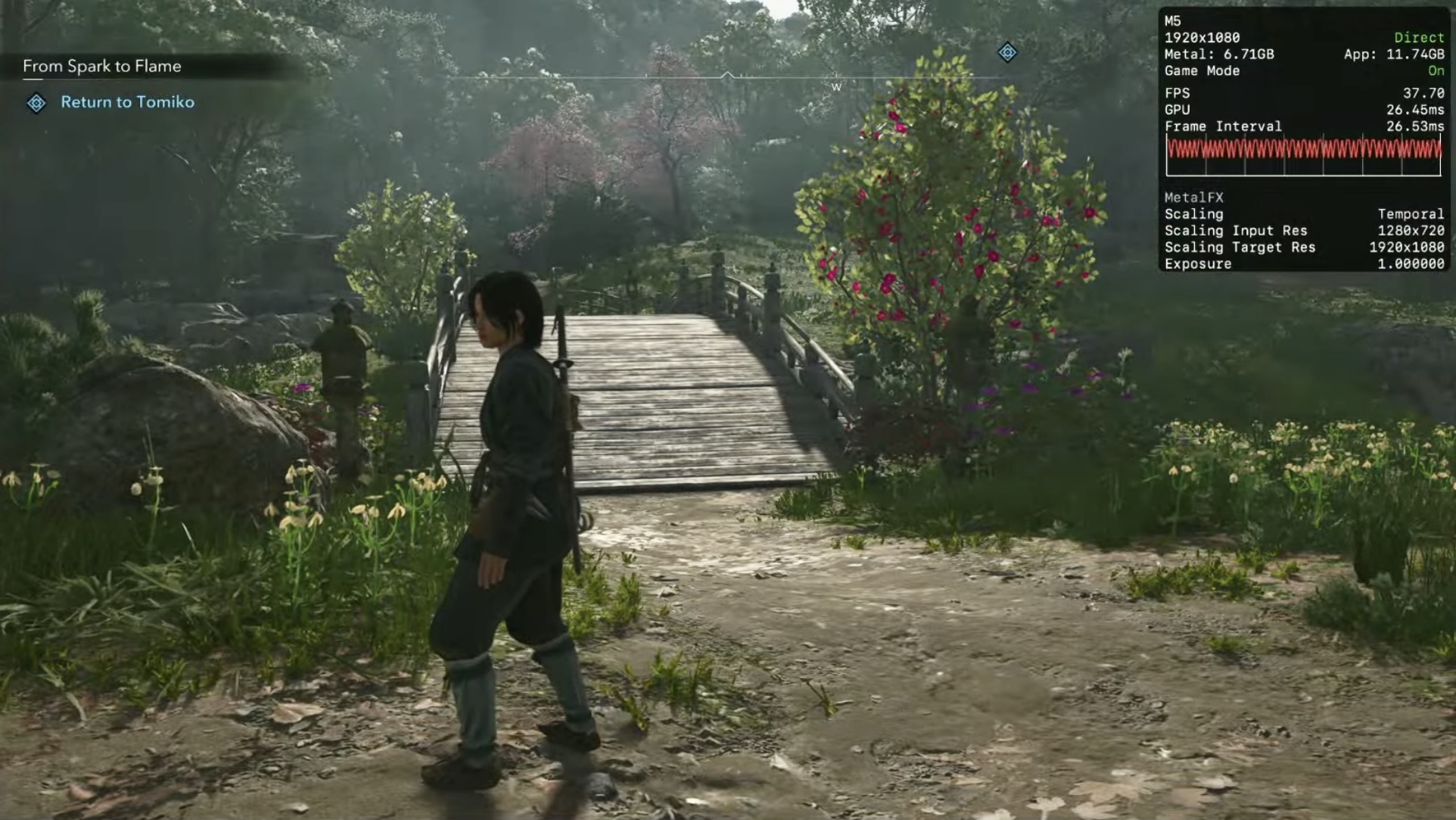Click the diamond quest marker on the compass

coord(1007,52)
